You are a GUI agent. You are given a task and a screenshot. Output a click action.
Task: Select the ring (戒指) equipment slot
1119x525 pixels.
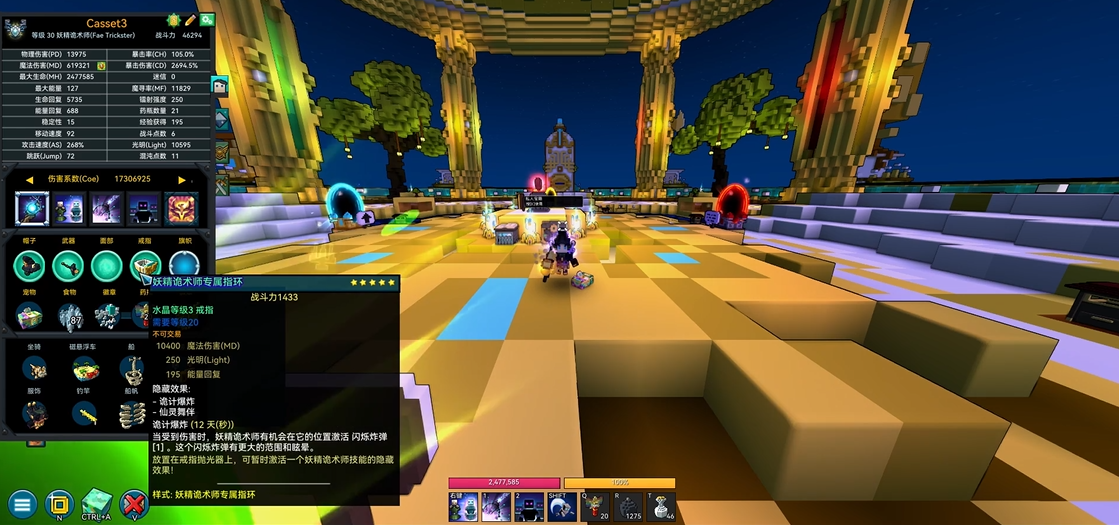pos(146,266)
